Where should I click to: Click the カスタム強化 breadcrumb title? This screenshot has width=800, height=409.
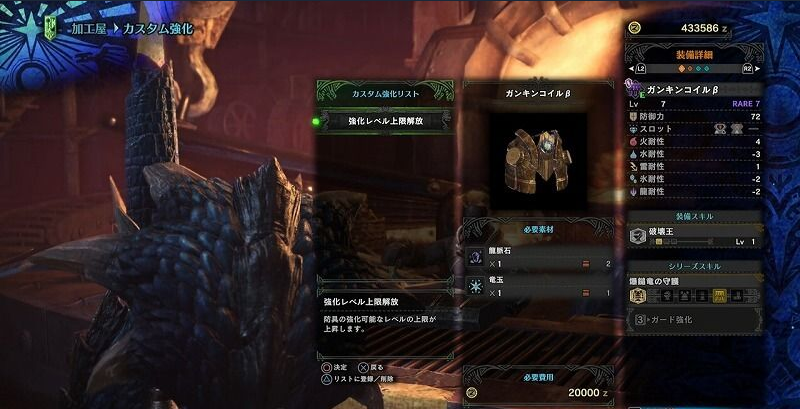158,31
